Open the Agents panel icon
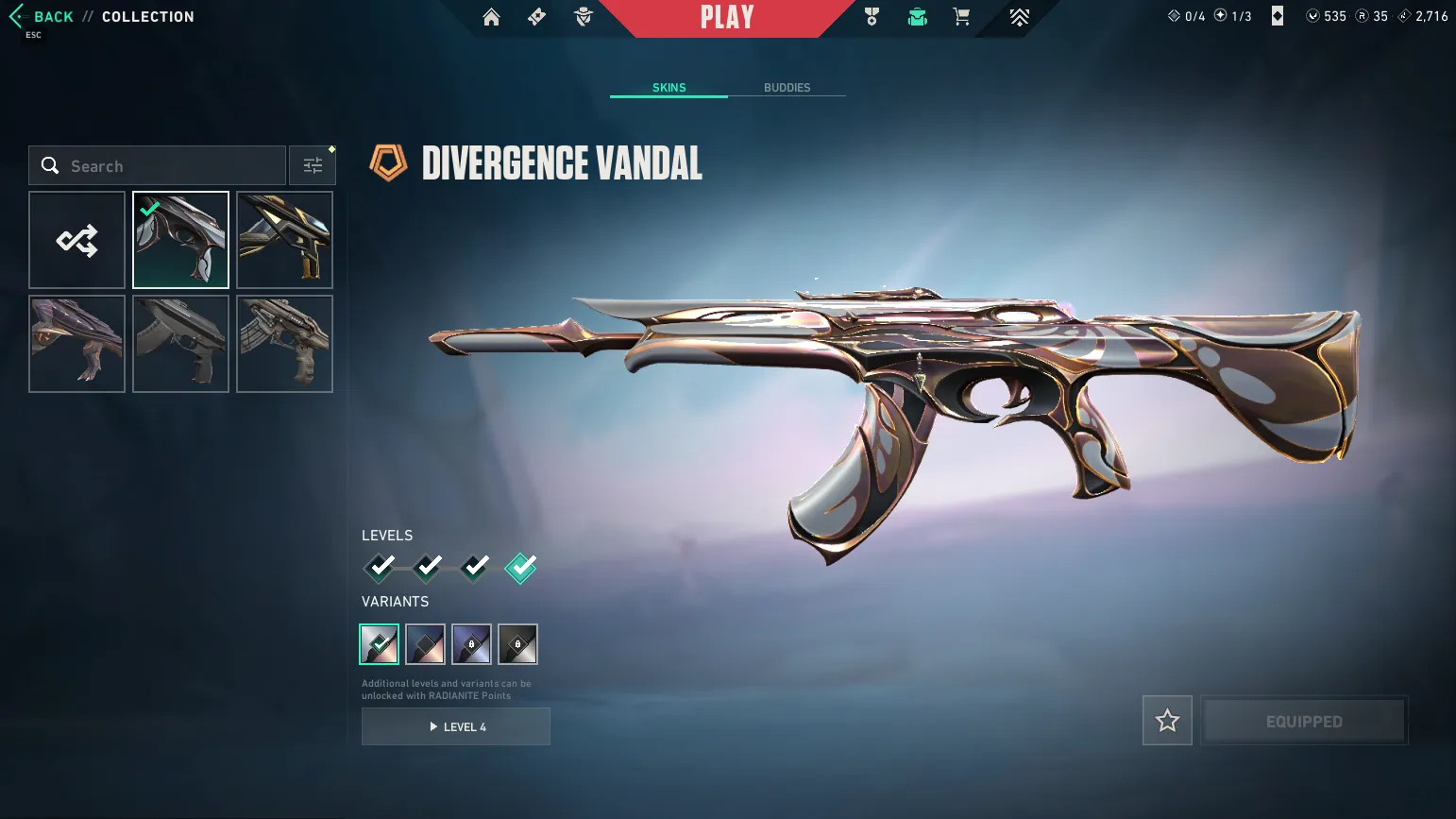Image resolution: width=1456 pixels, height=819 pixels. [x=583, y=16]
